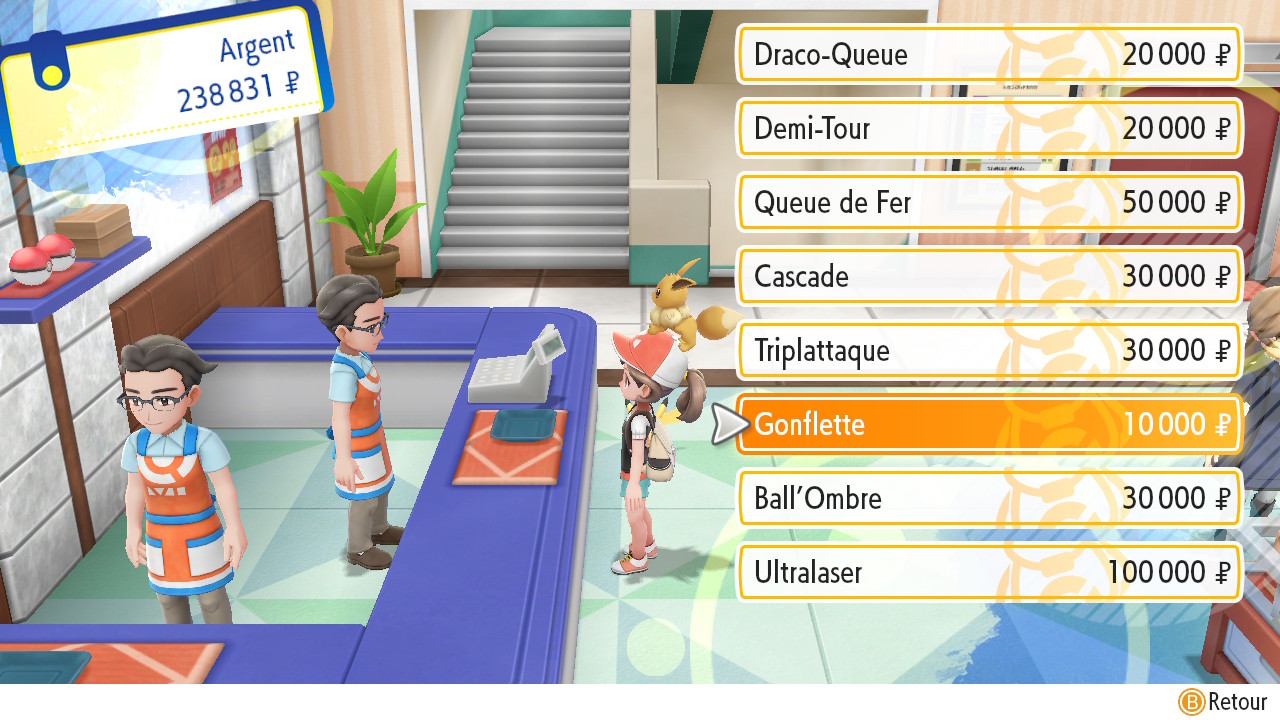The height and width of the screenshot is (720, 1280).
Task: Choose Triplattaque from the list
Action: tap(988, 350)
